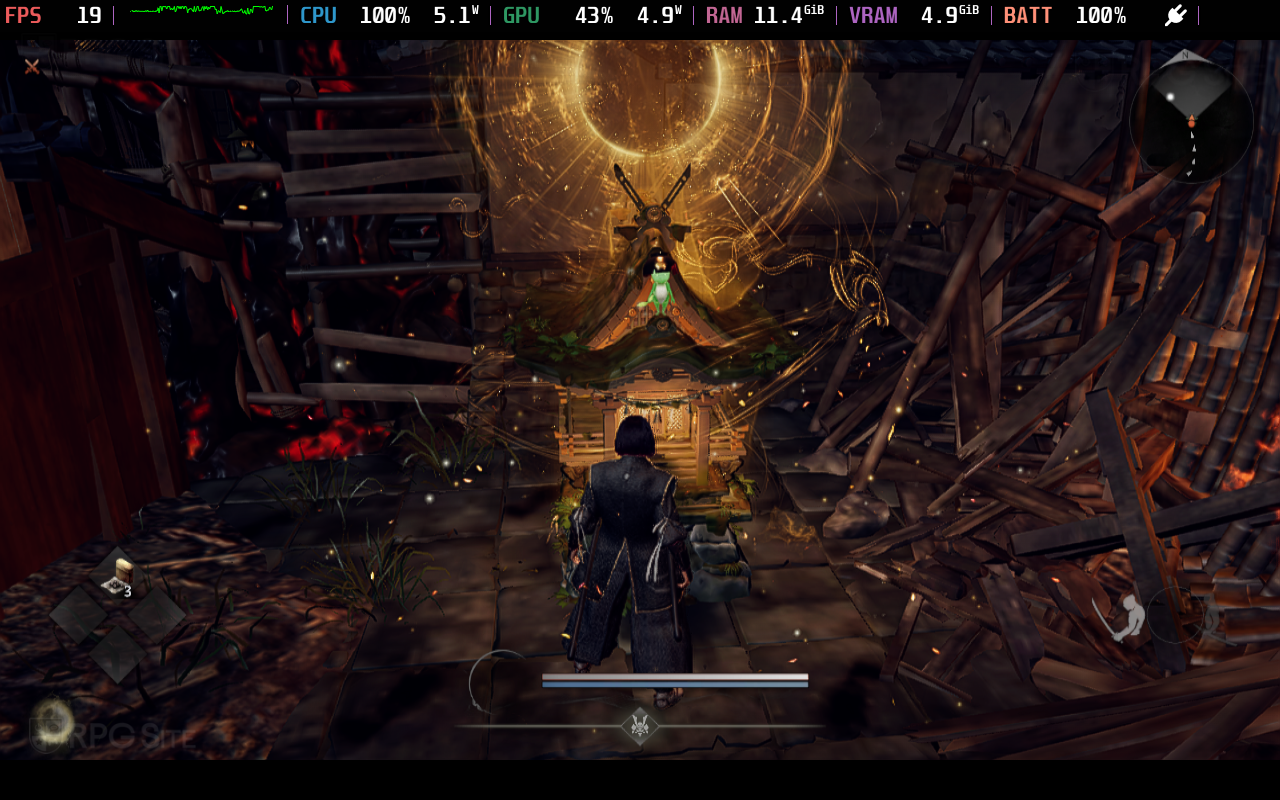The image size is (1280, 800).
Task: Click the samurai helmet diamond emblem
Action: pyautogui.click(x=640, y=726)
